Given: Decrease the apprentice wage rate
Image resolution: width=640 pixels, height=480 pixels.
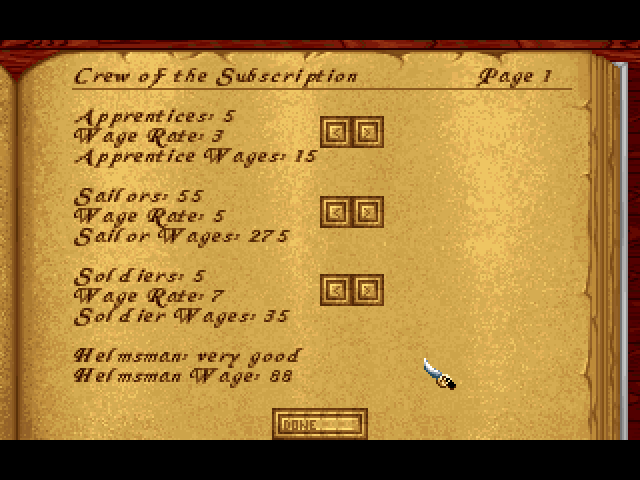Looking at the screenshot, I should click(337, 131).
